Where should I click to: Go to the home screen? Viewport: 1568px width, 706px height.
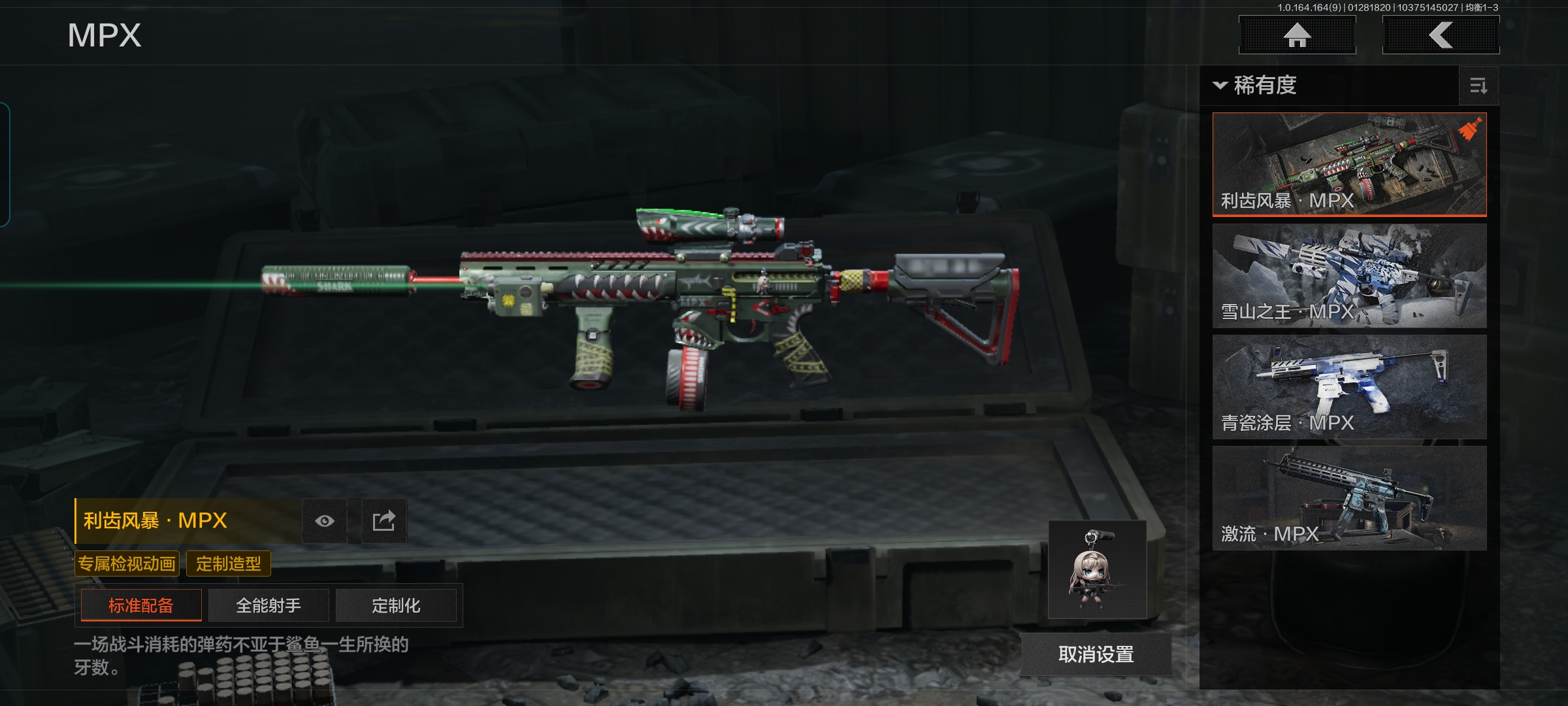pos(1297,35)
